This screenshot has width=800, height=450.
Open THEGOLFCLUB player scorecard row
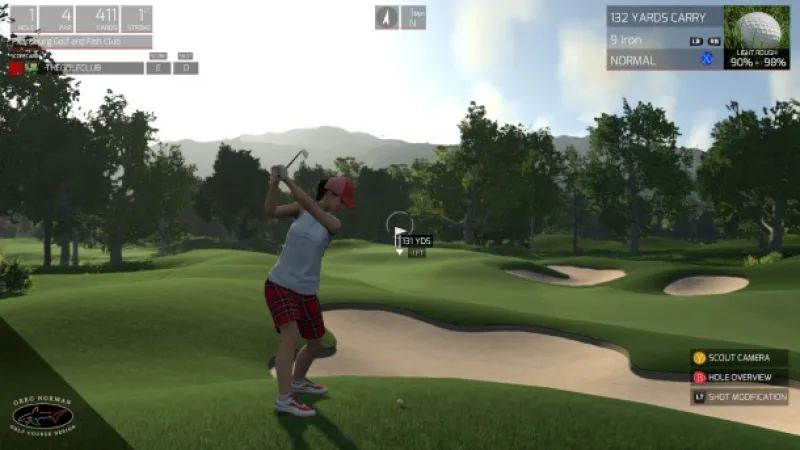(78, 68)
